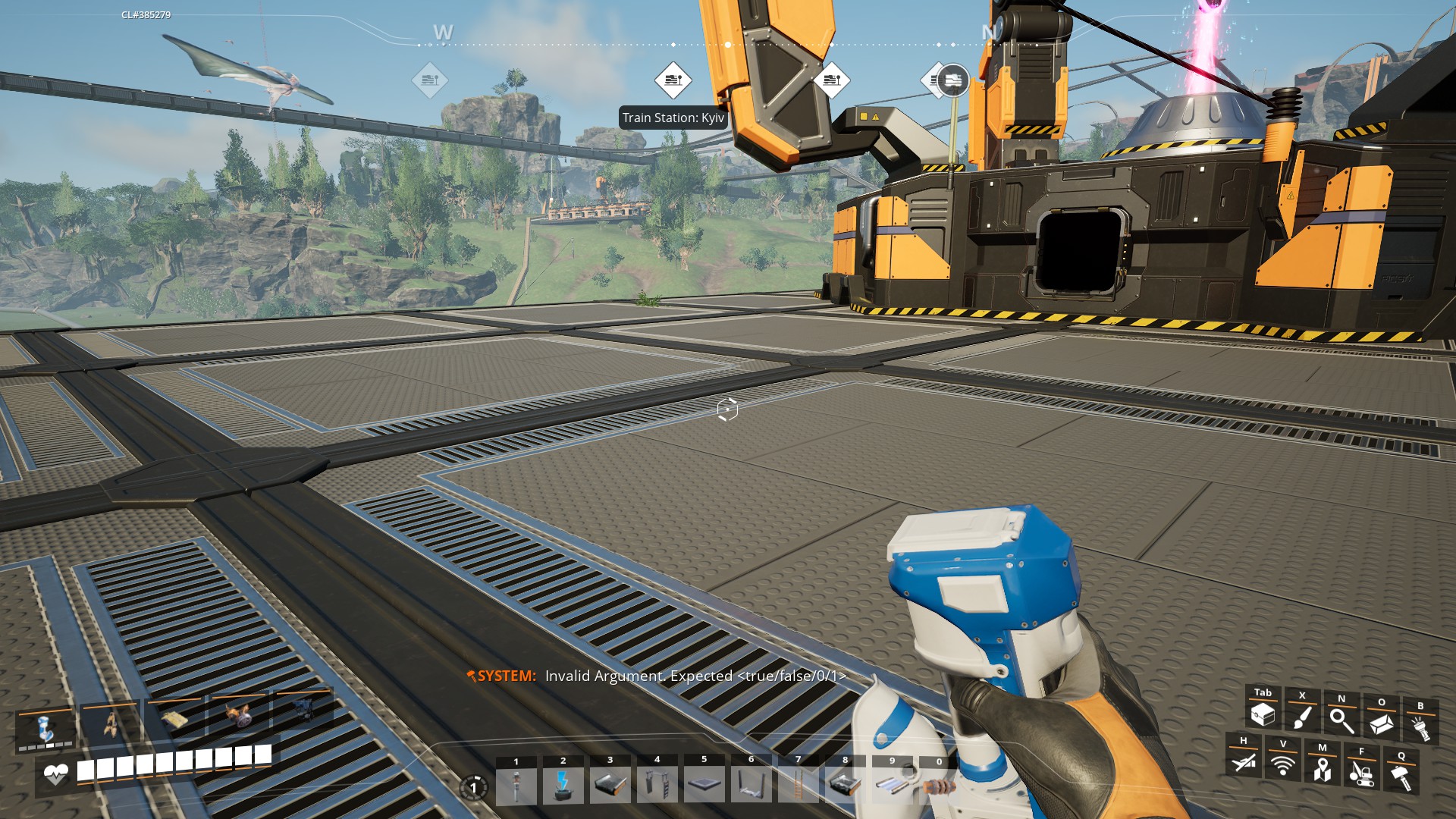Select the flat foundation hotbar slot

[x=704, y=785]
